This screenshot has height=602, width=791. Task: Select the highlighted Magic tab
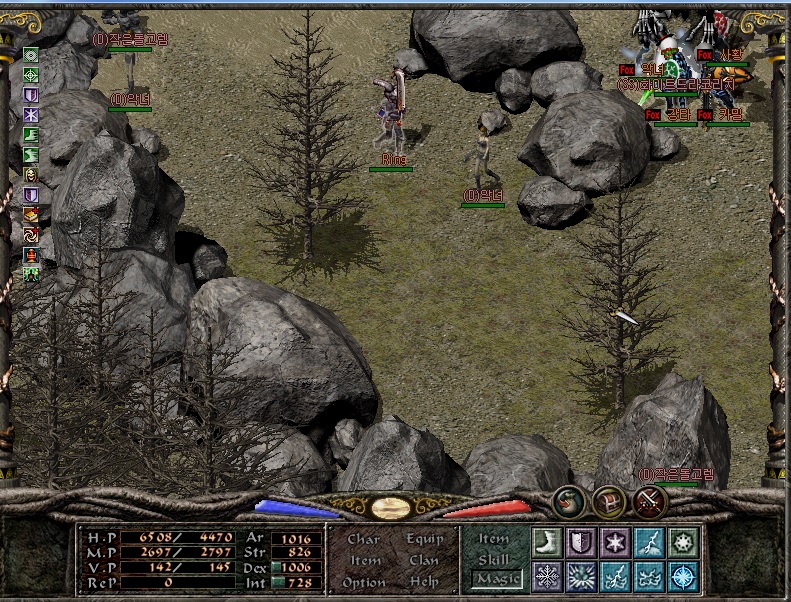click(x=497, y=579)
